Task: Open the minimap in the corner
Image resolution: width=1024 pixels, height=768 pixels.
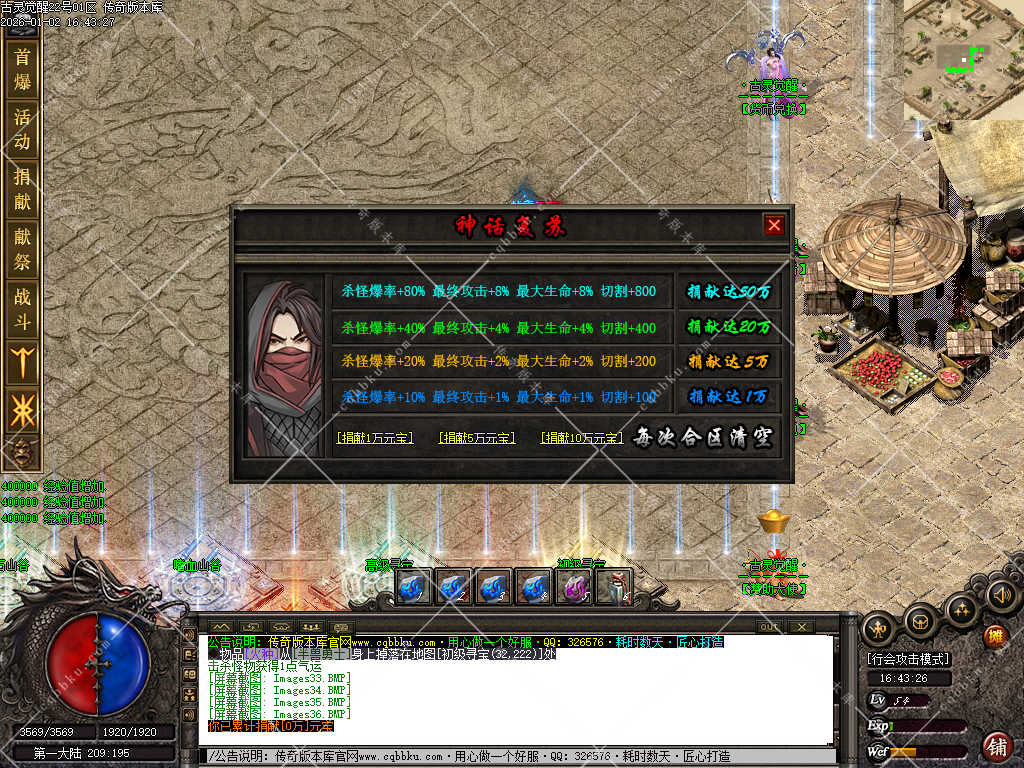Action: pos(964,58)
